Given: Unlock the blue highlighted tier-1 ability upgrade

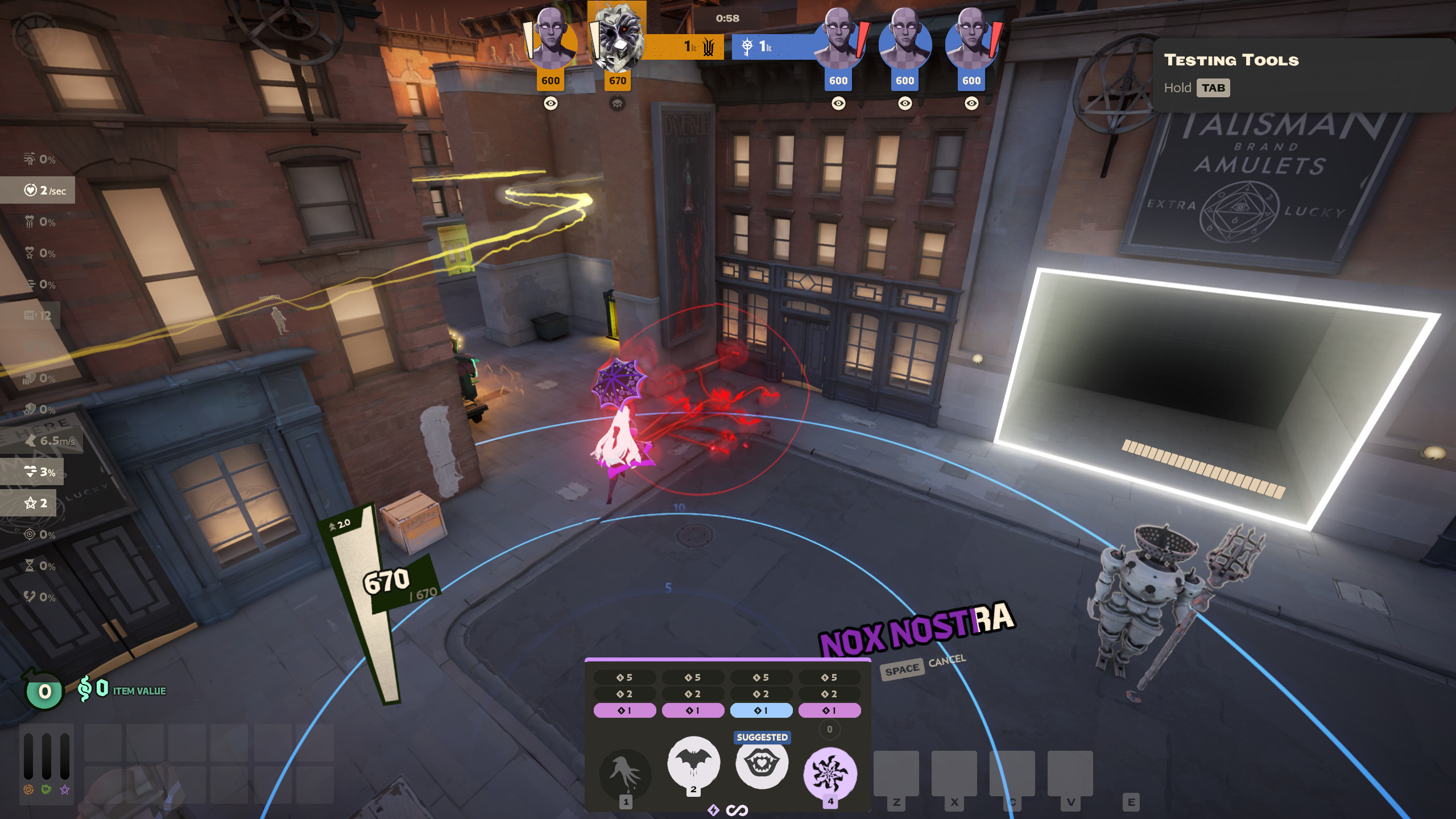Looking at the screenshot, I should [761, 710].
